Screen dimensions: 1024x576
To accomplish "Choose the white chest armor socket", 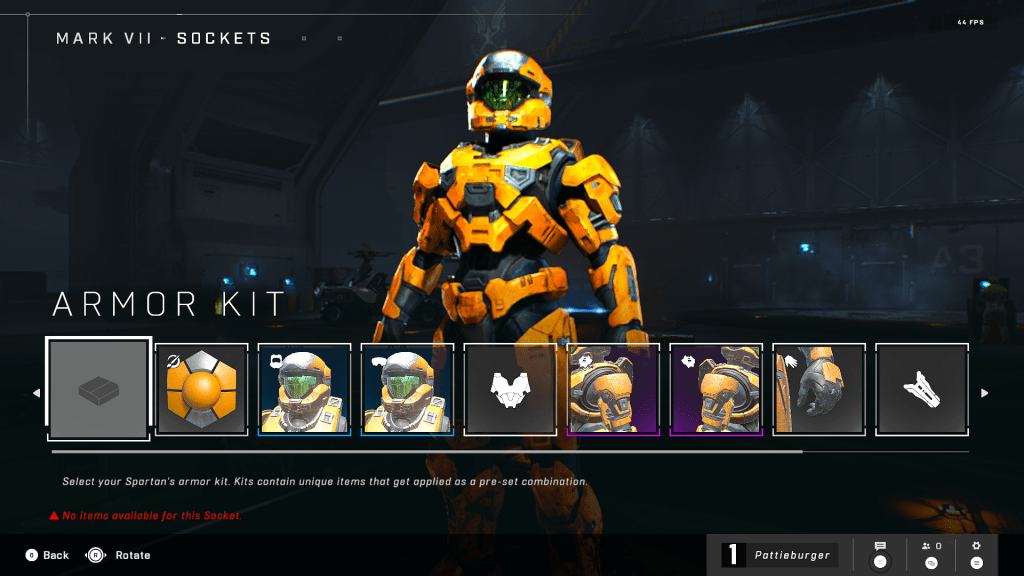I will (510, 389).
